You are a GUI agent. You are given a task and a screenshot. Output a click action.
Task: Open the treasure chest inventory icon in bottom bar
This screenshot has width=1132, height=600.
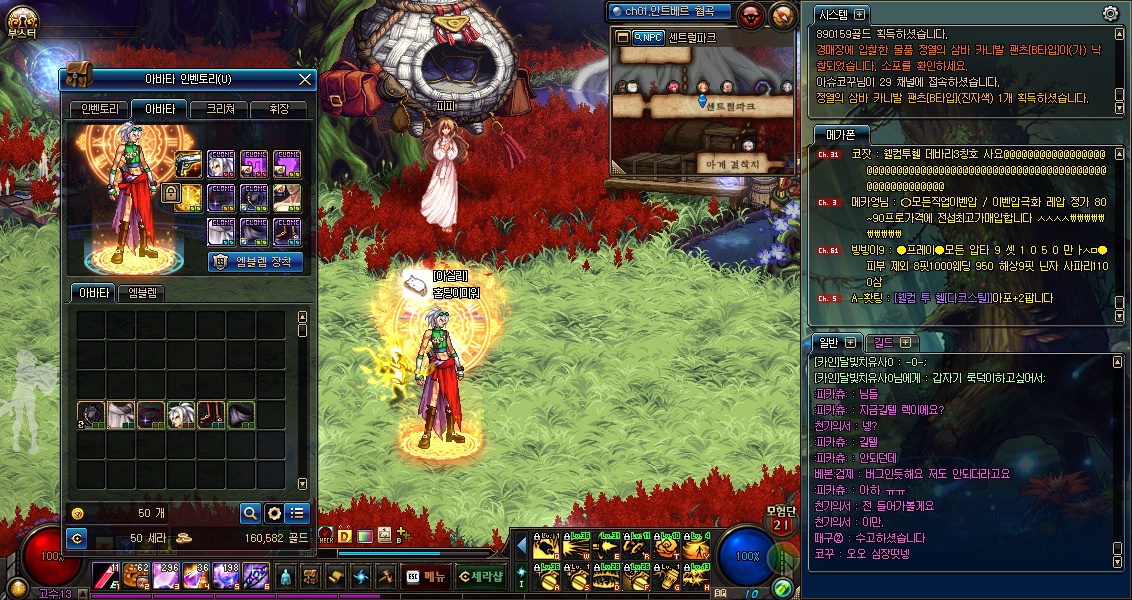tap(311, 576)
